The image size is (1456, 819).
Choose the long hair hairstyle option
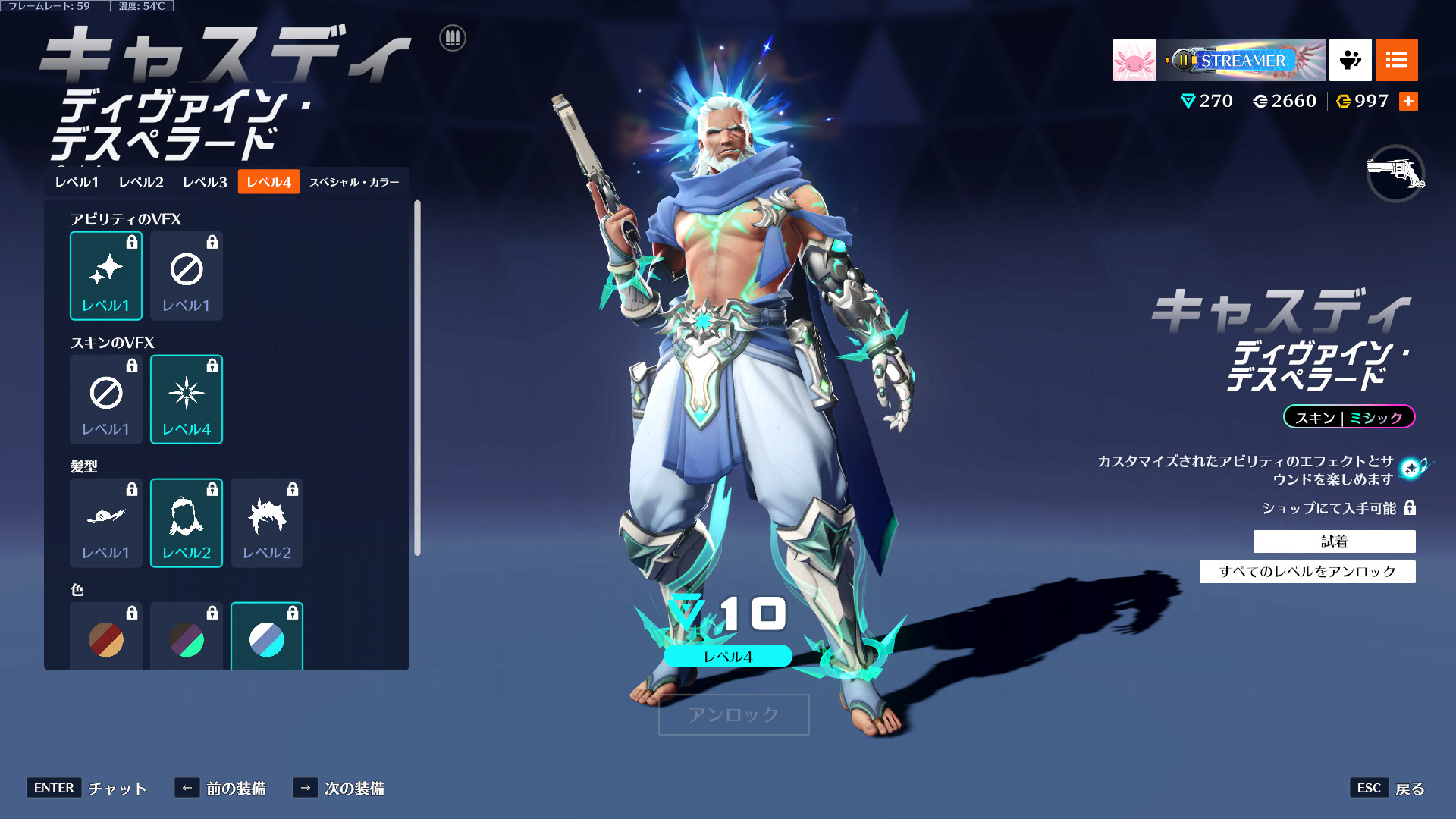pyautogui.click(x=187, y=523)
